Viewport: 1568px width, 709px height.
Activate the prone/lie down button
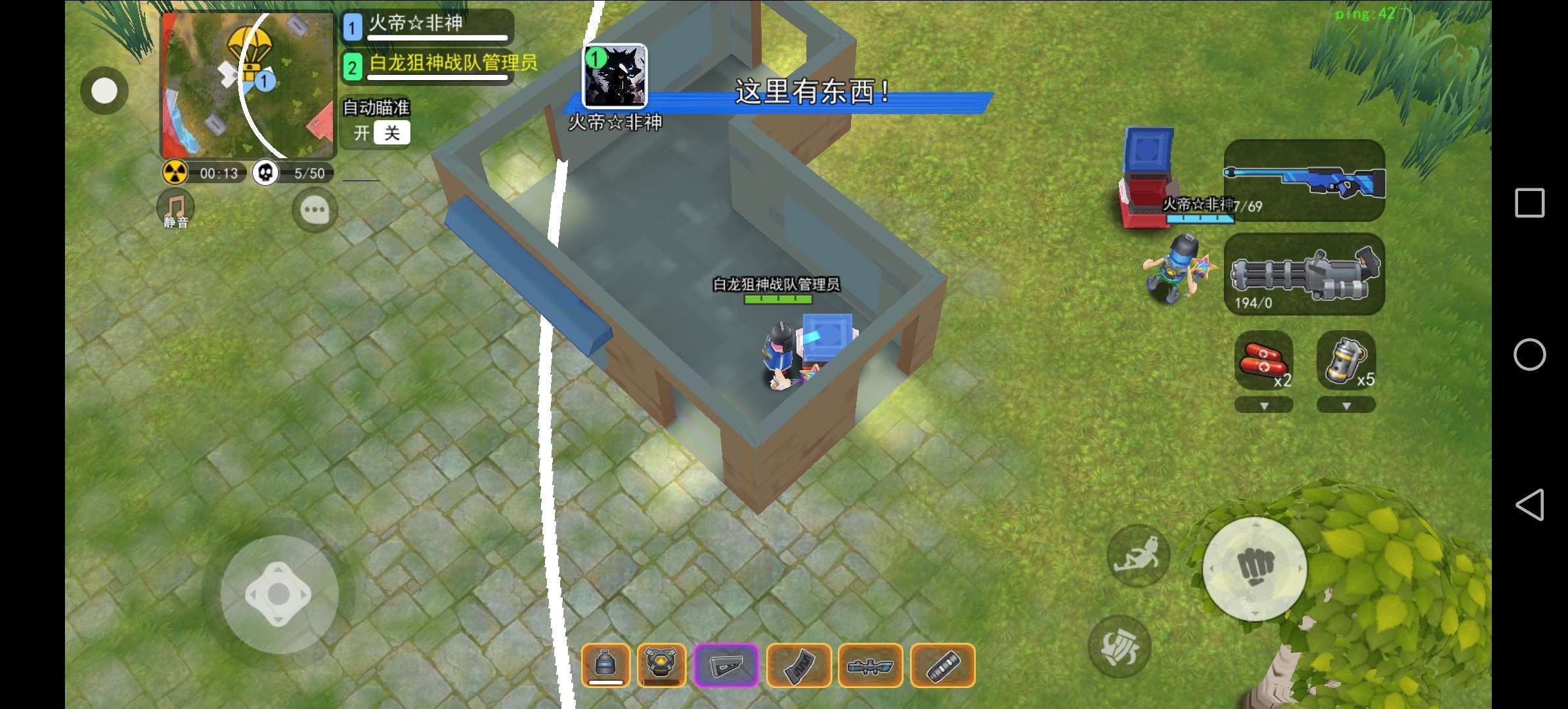point(1139,555)
